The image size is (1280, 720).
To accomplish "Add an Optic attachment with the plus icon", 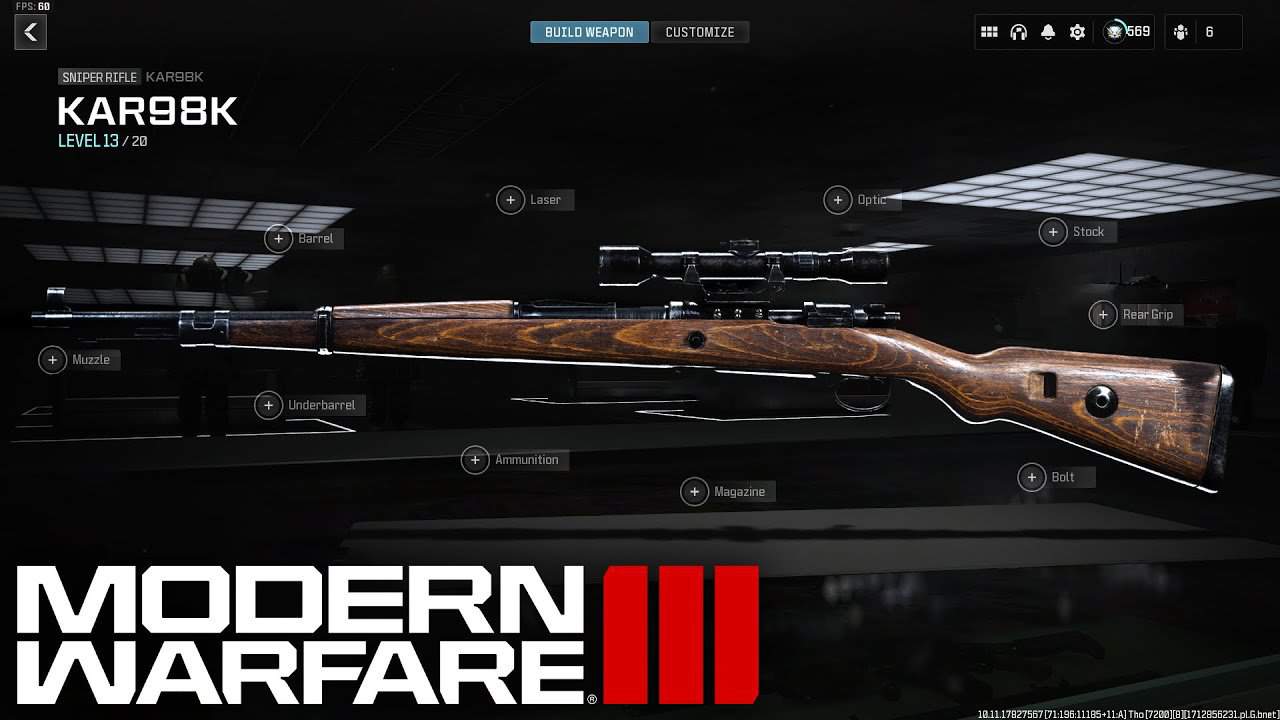I will point(839,200).
